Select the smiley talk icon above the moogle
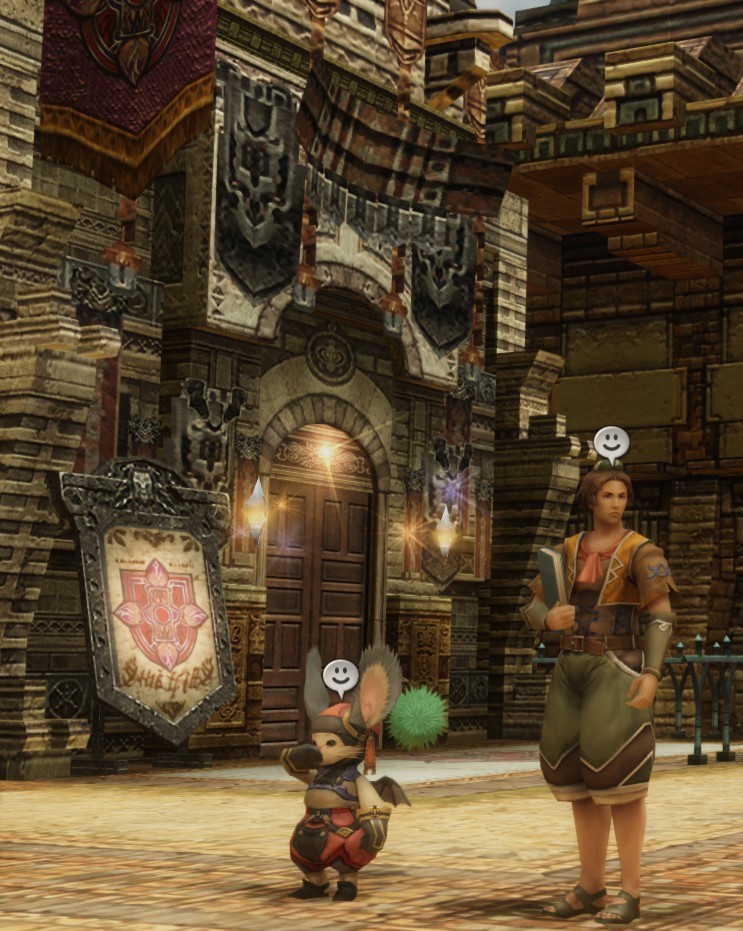Screen dimensions: 743x931 point(340,677)
